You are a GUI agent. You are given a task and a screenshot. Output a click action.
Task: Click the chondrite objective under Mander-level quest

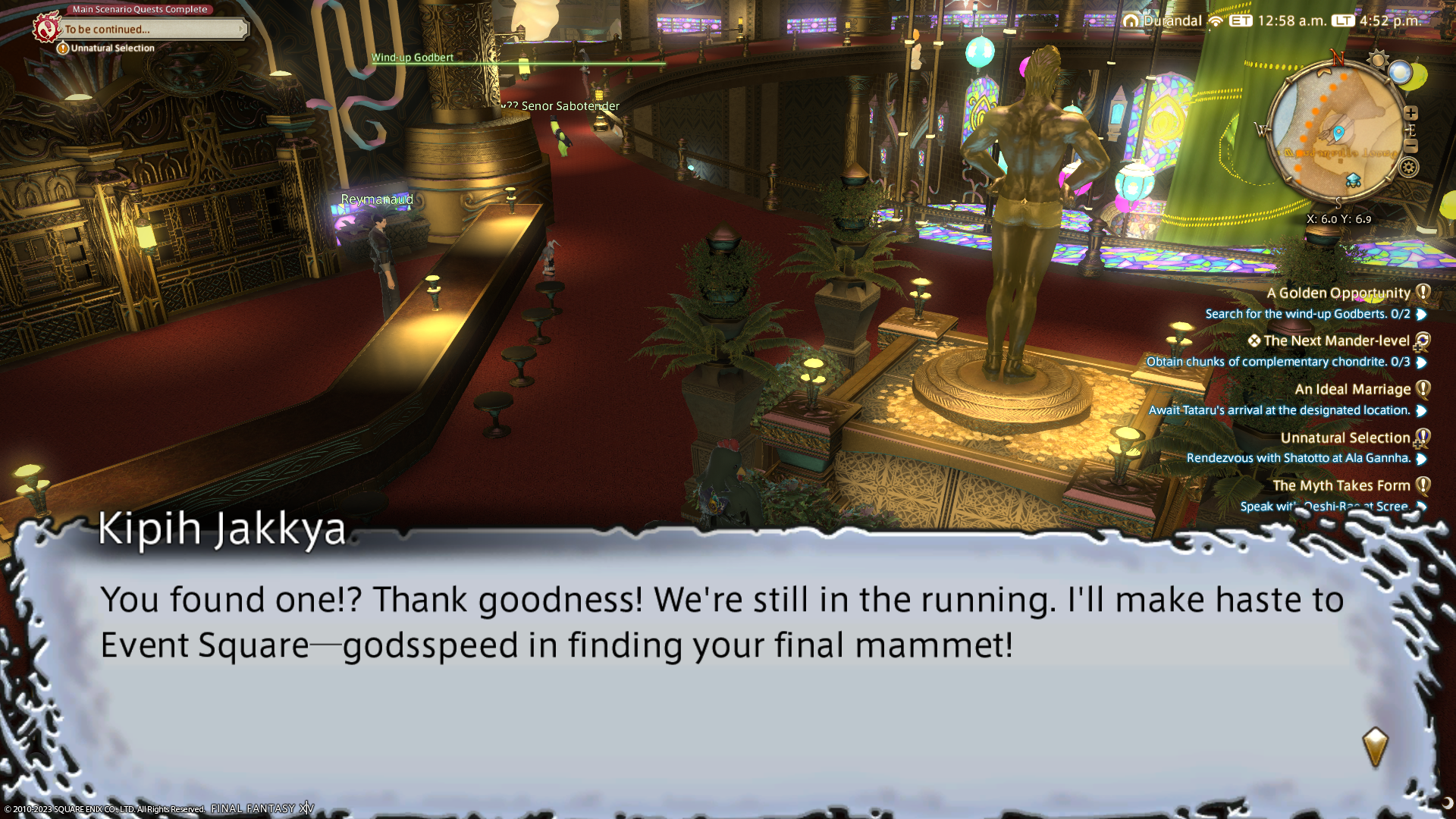(1278, 362)
